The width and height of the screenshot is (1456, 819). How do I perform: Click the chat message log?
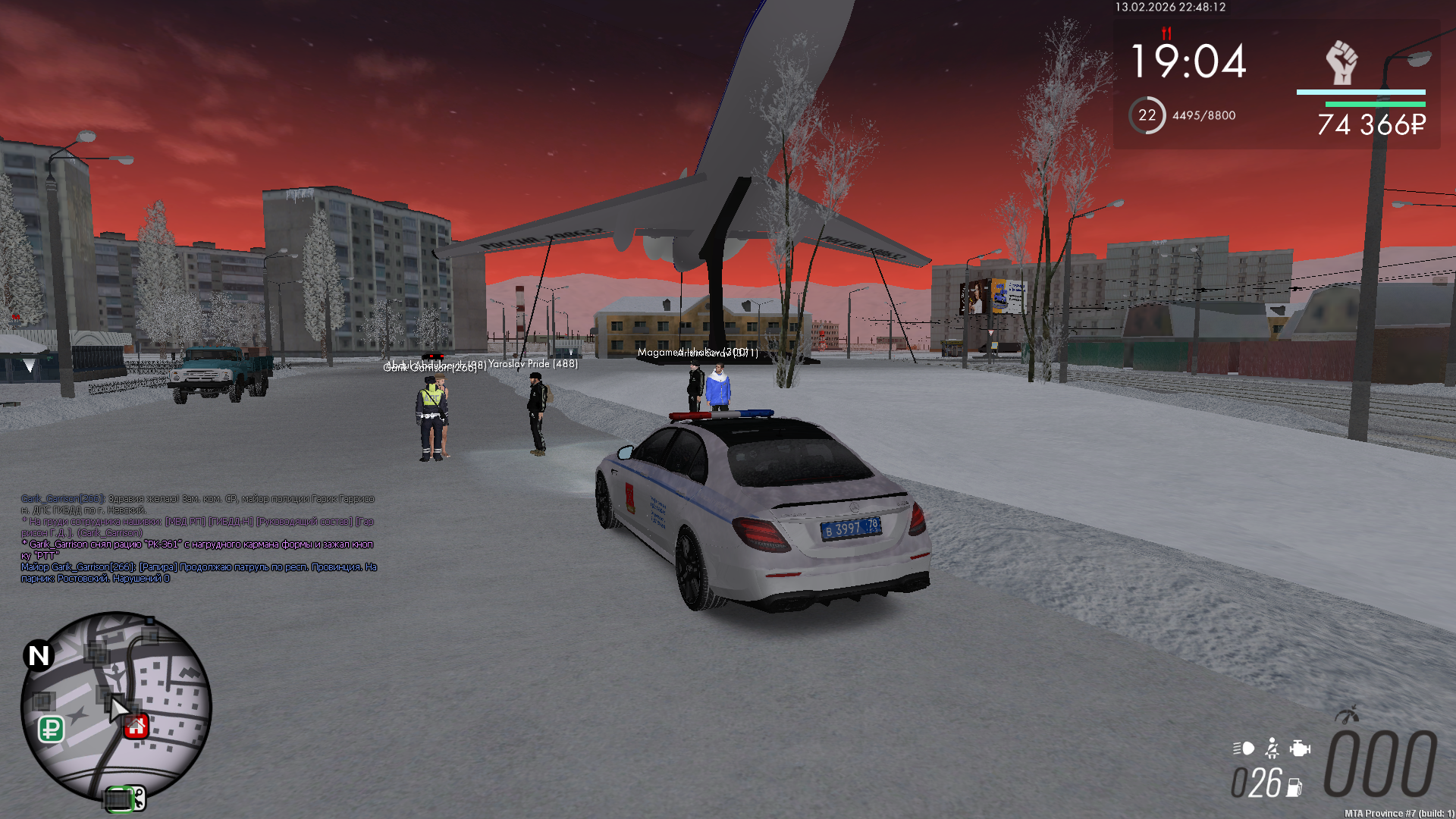pyautogui.click(x=199, y=538)
